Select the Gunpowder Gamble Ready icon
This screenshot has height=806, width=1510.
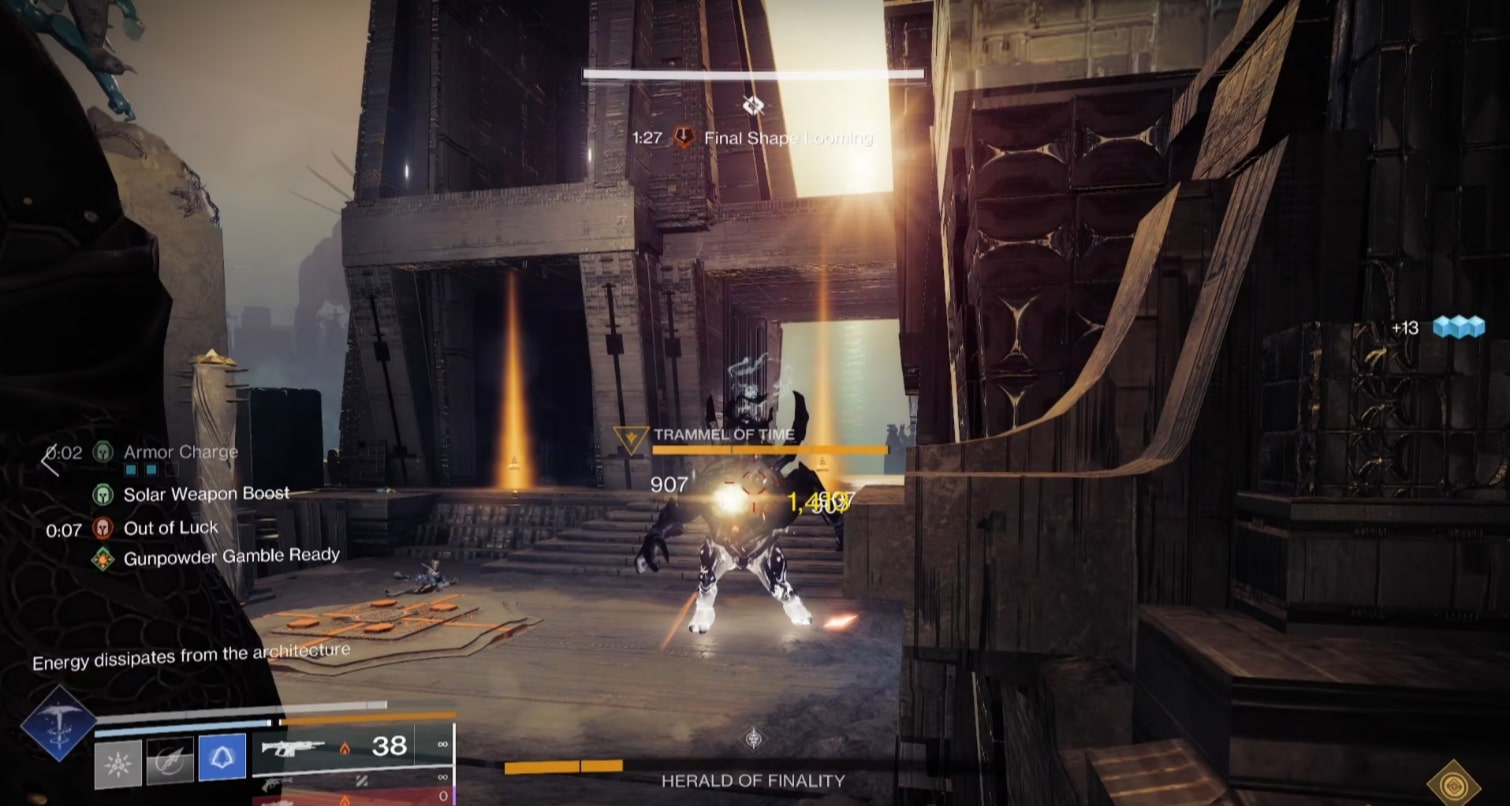click(103, 558)
